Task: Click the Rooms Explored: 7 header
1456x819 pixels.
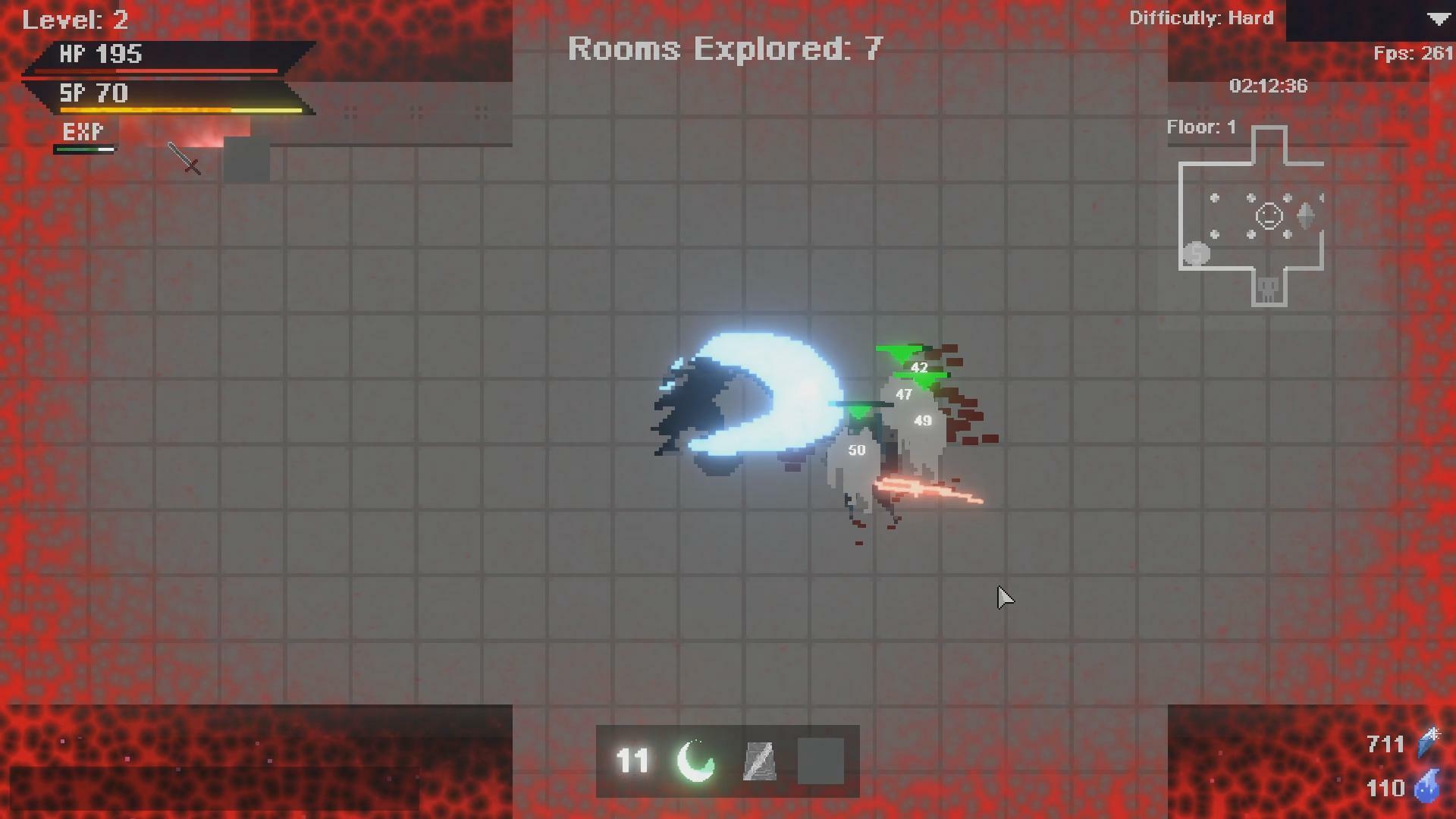Action: pos(725,49)
